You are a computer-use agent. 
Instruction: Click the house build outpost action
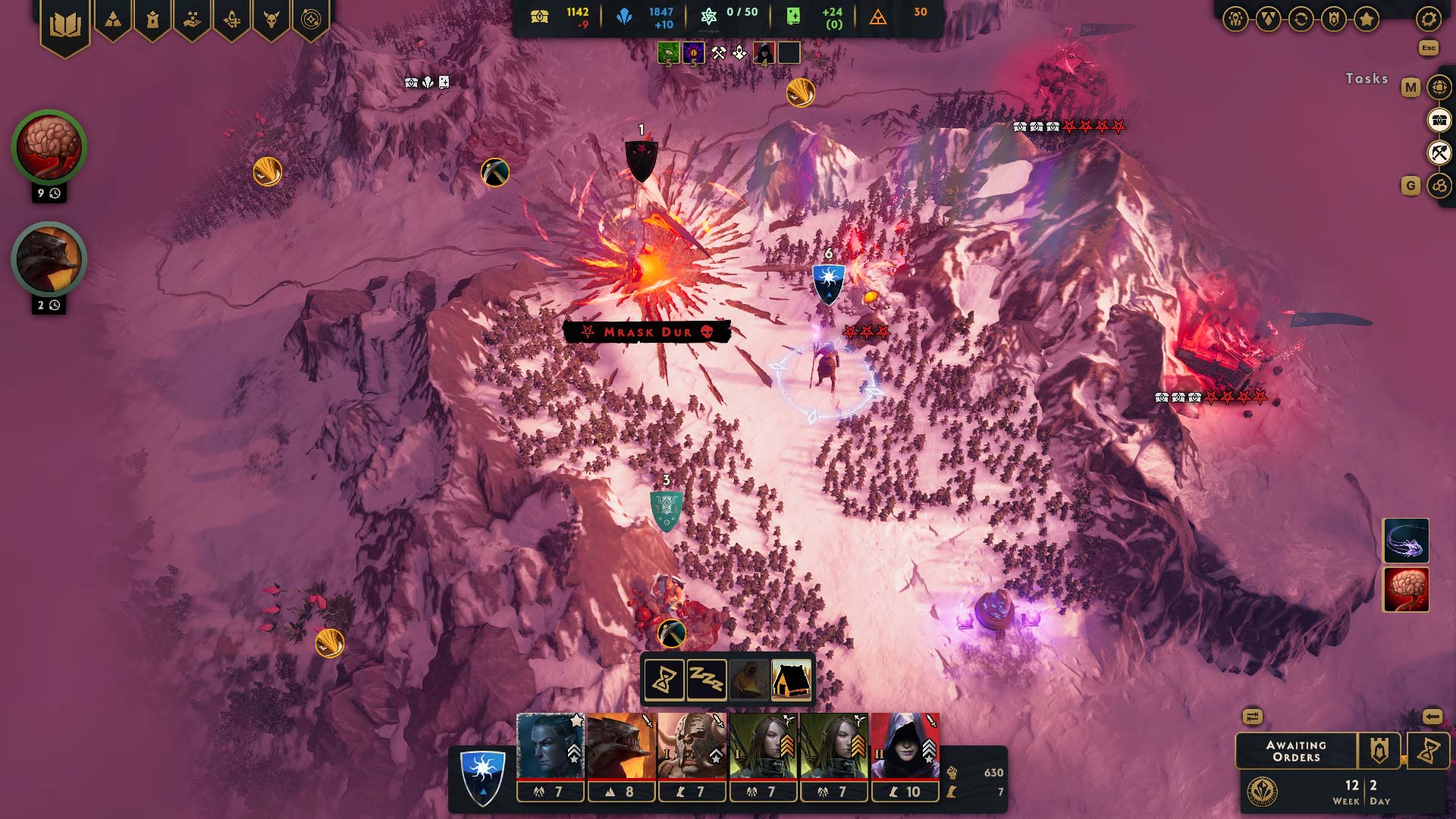(791, 679)
